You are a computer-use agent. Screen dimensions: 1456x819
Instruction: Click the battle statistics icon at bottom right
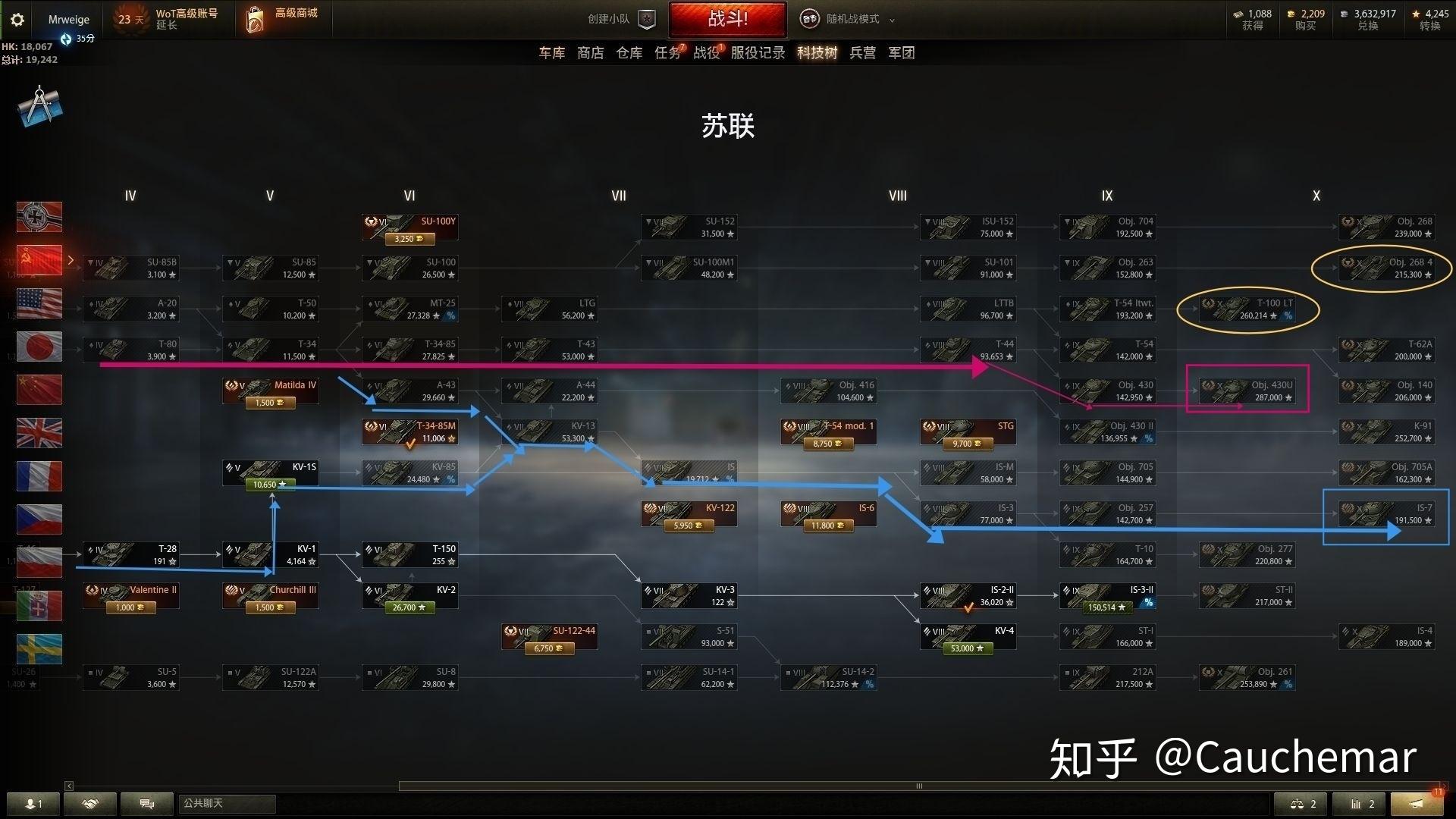click(1359, 803)
